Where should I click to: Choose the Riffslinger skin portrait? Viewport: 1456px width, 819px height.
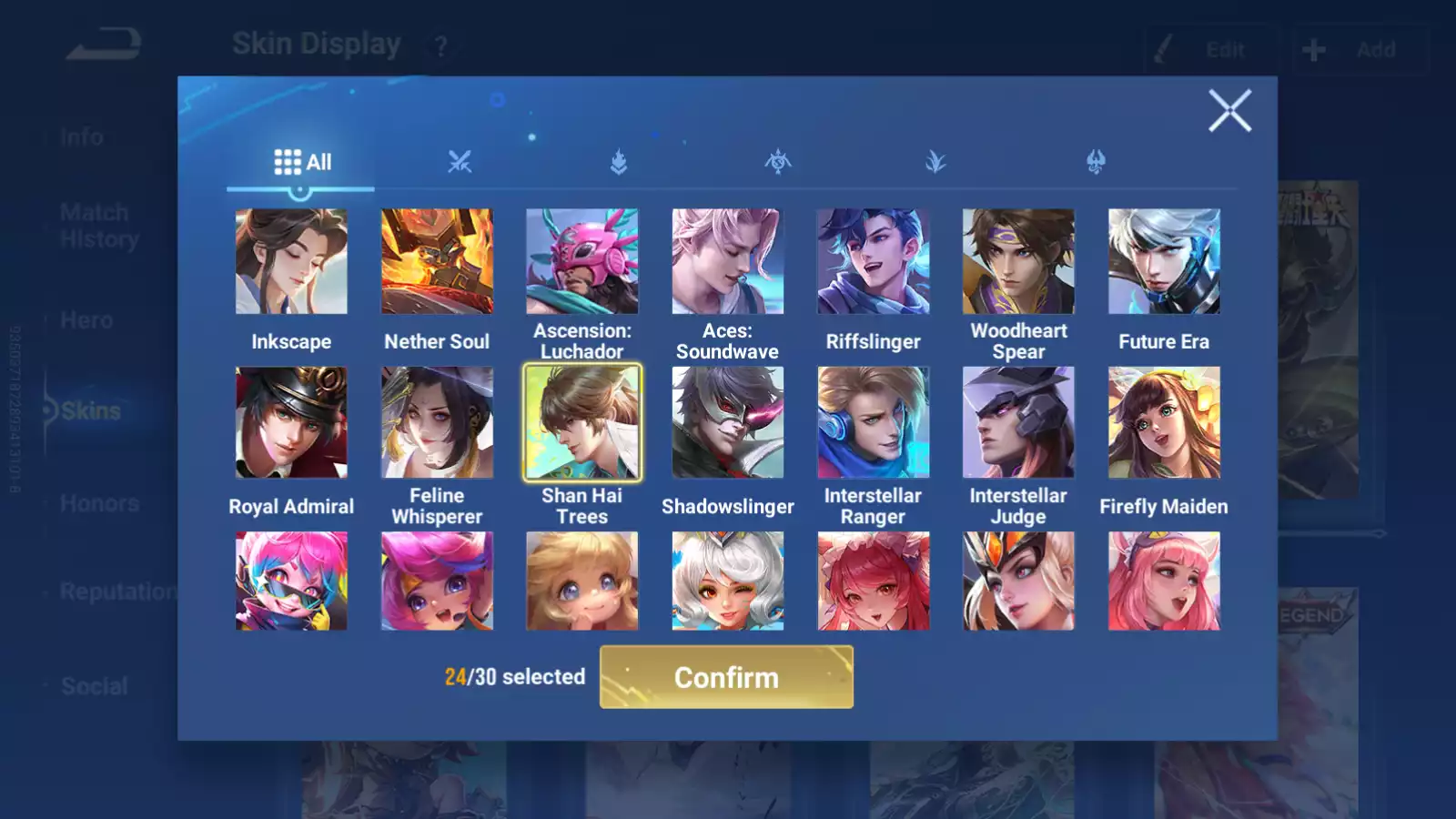tap(873, 261)
